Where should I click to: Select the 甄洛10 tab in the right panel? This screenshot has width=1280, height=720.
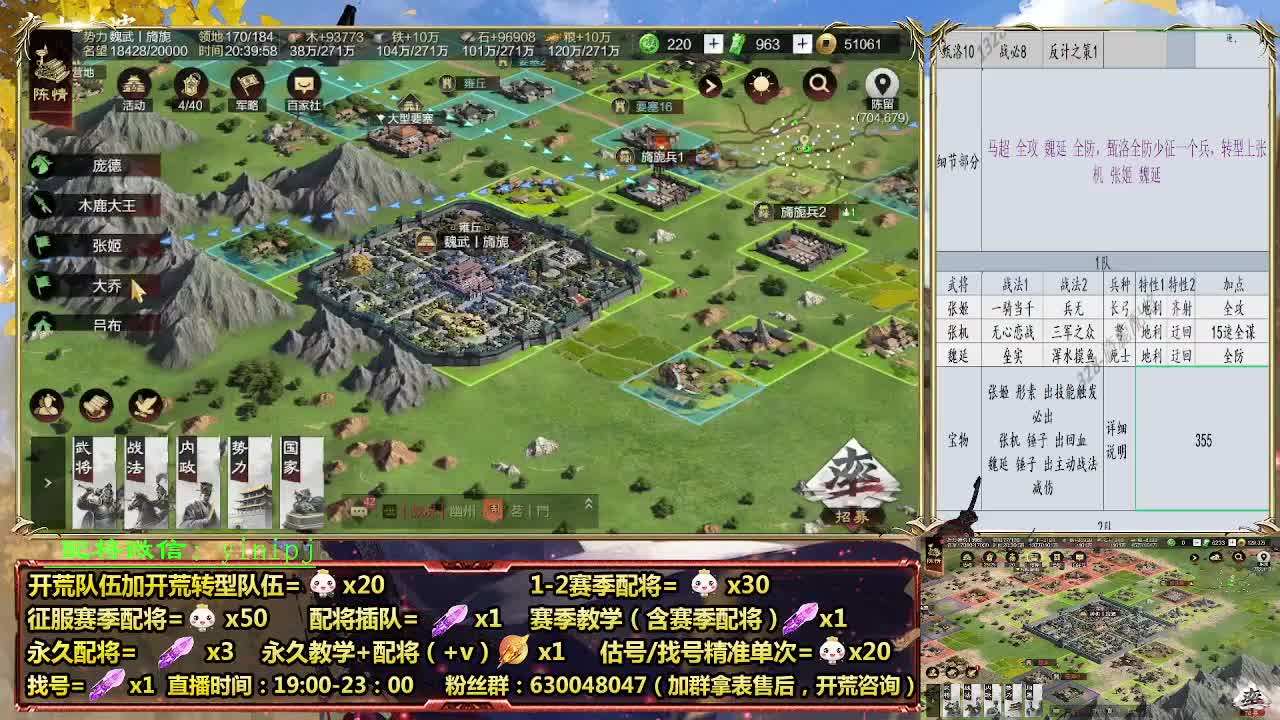pyautogui.click(x=961, y=52)
